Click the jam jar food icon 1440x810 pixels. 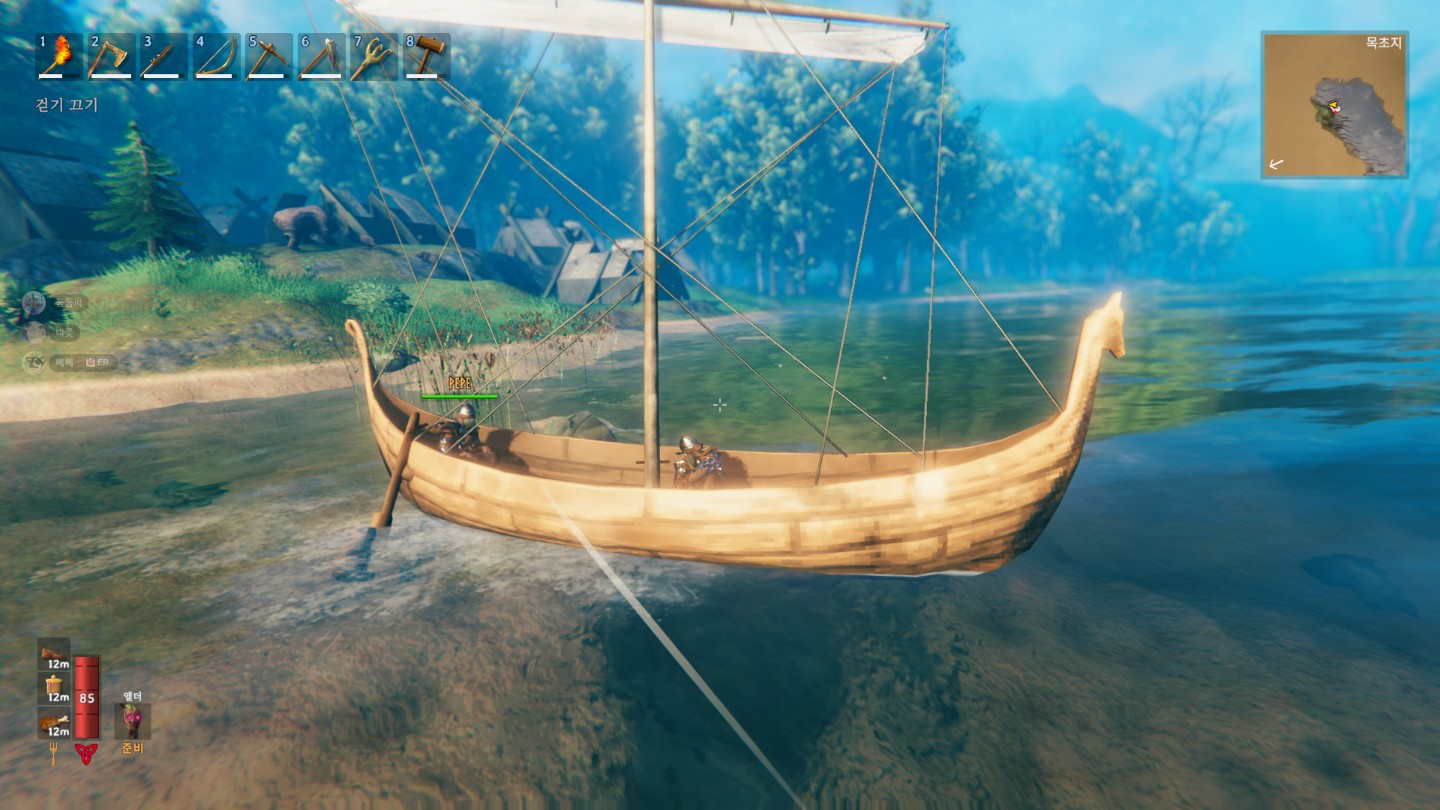click(54, 688)
